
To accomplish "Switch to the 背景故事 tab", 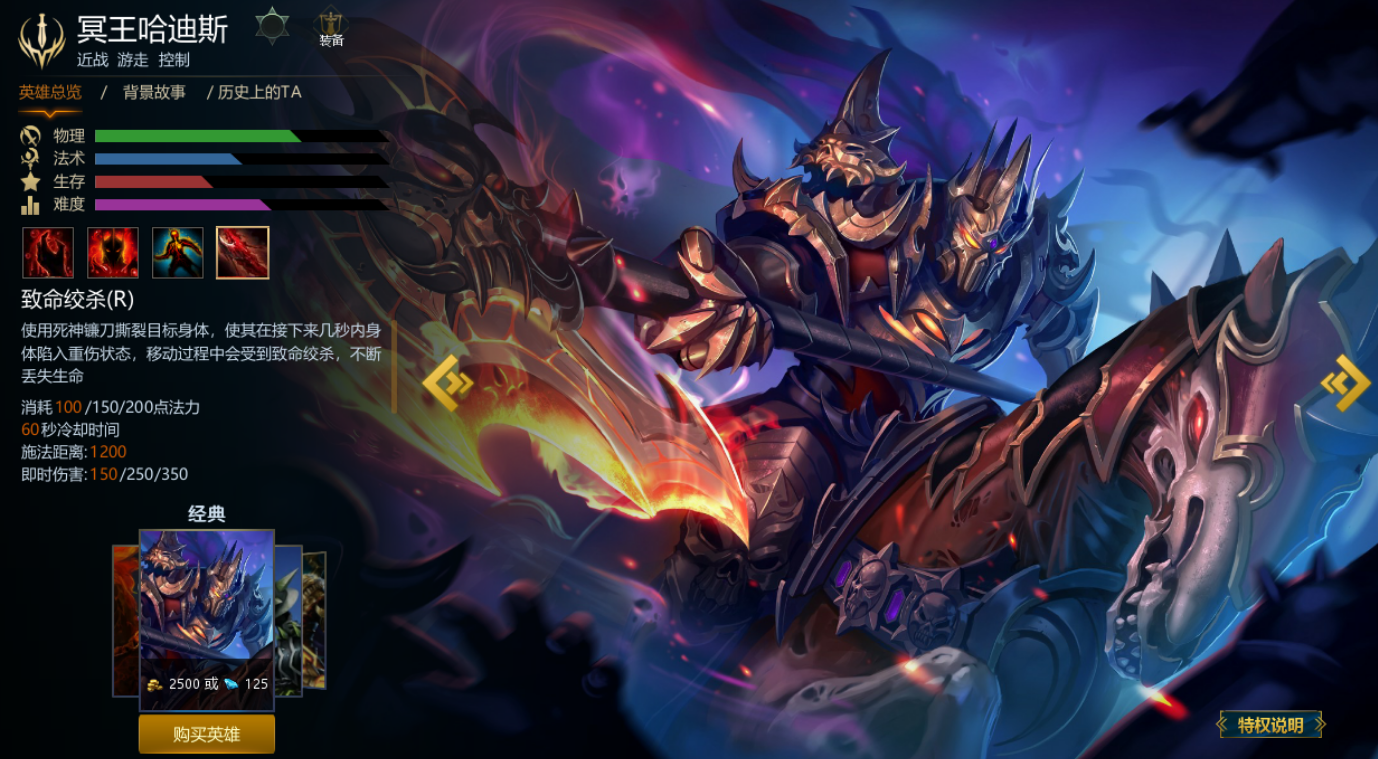I will [x=154, y=92].
